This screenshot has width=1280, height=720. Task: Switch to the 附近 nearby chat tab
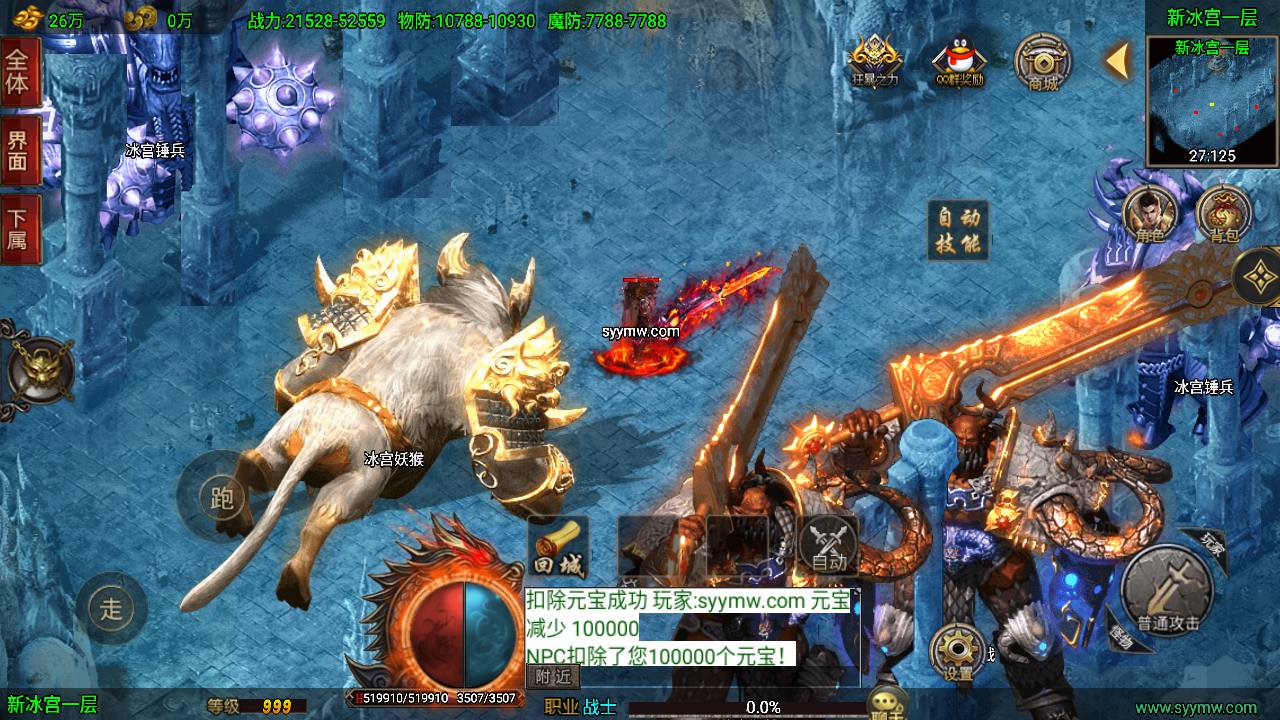click(553, 676)
